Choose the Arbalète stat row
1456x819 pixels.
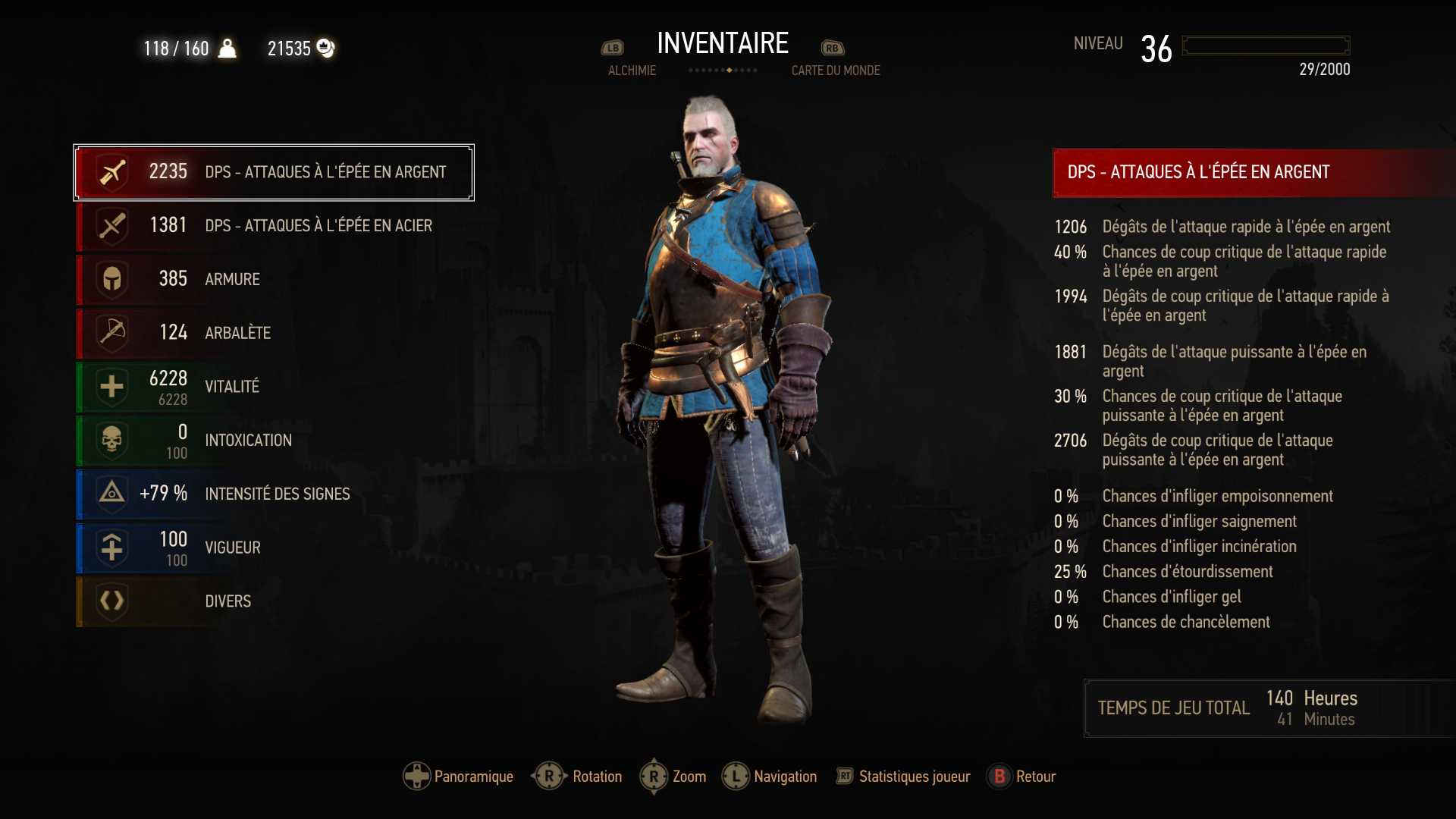pyautogui.click(x=274, y=333)
